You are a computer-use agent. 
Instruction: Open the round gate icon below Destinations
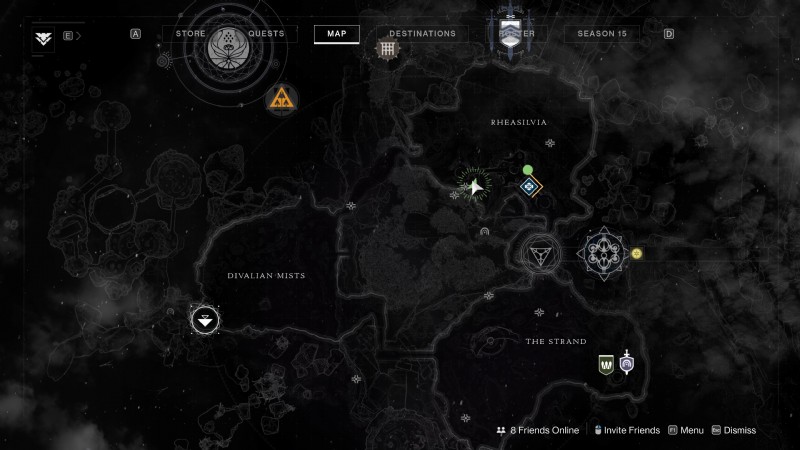coord(387,48)
